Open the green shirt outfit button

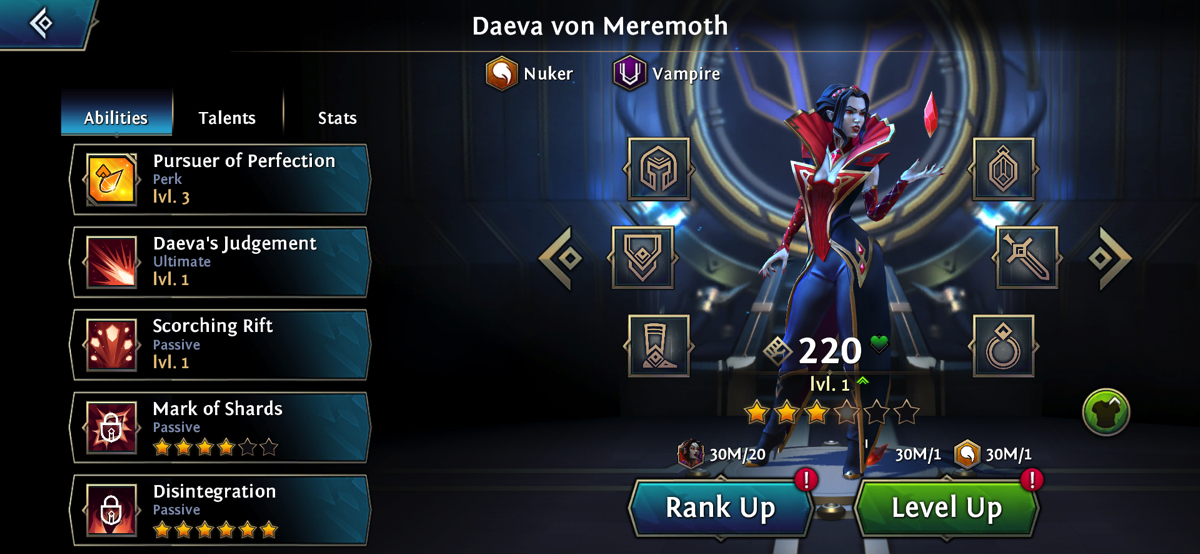point(1106,411)
